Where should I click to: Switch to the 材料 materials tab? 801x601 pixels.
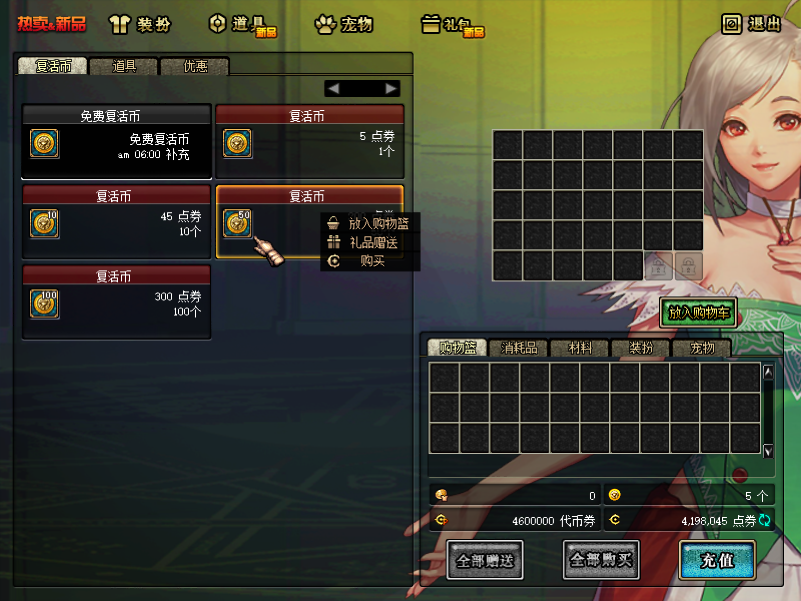click(x=580, y=348)
